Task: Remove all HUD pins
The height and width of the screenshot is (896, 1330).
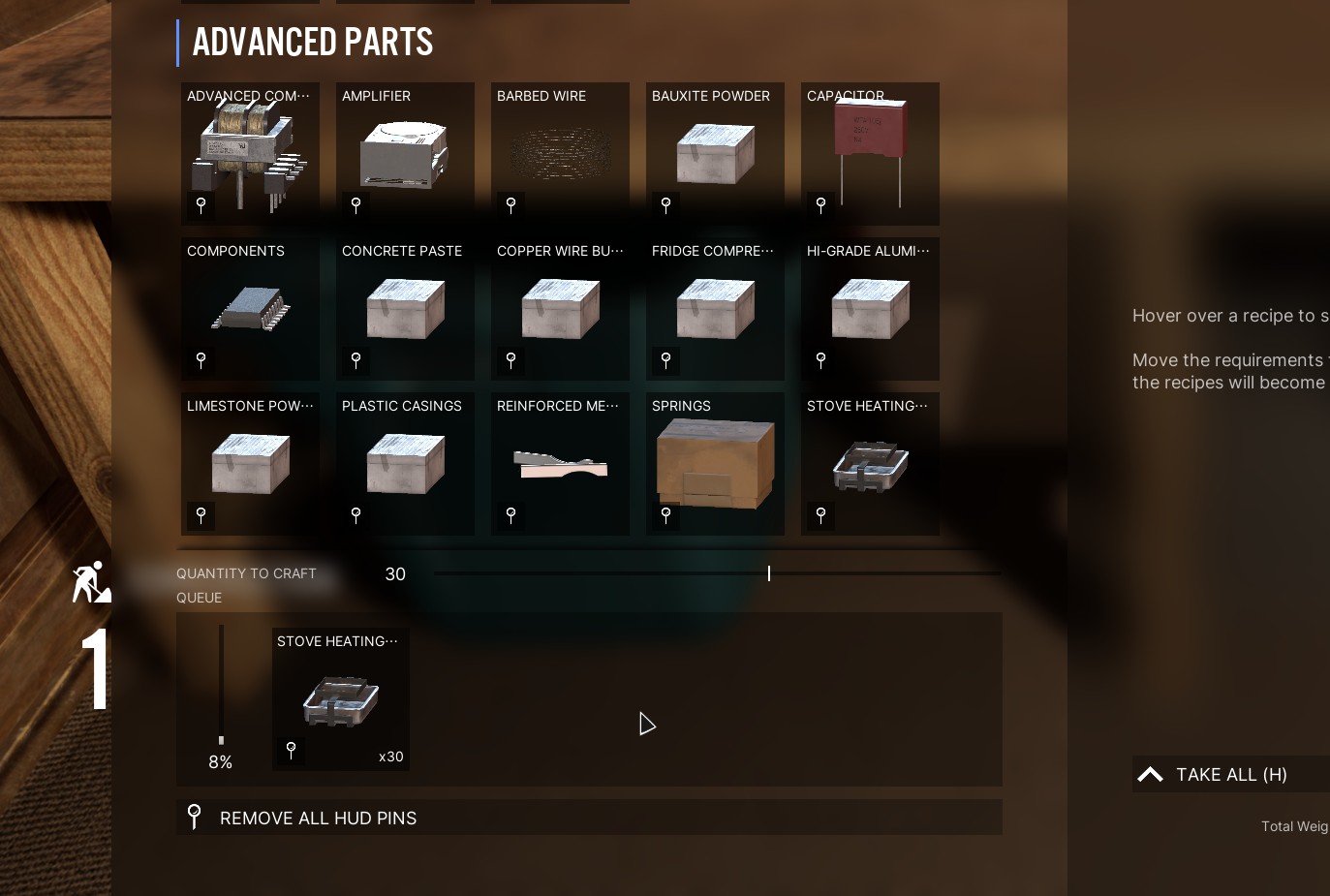Action: click(318, 819)
